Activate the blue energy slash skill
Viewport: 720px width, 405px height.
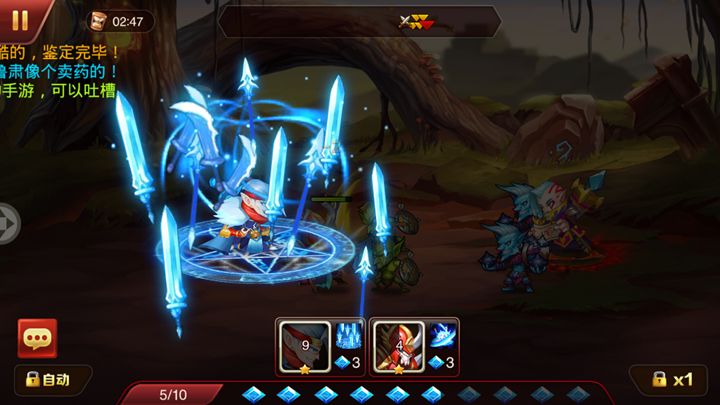pos(443,337)
